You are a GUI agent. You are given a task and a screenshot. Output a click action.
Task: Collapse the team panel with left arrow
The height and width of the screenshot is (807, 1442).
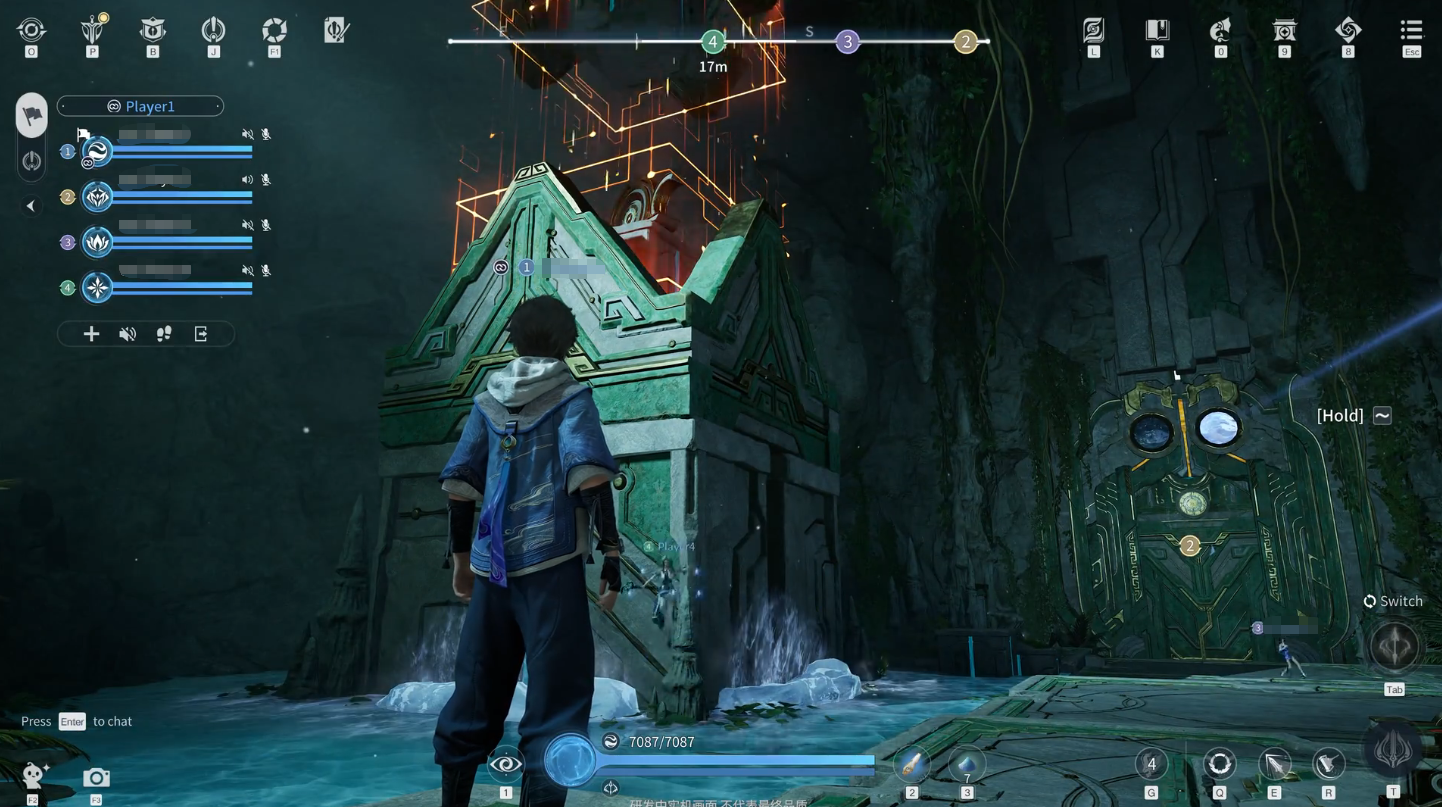tap(31, 206)
